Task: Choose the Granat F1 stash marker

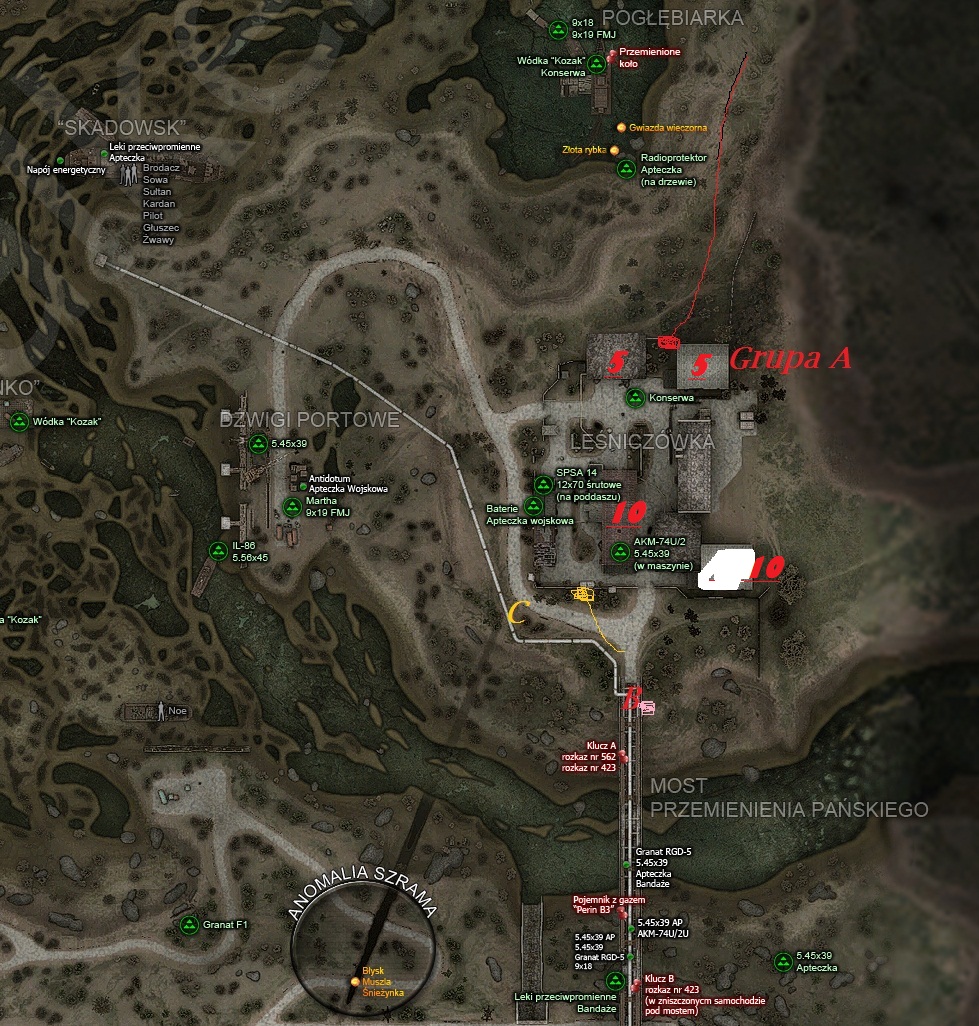Action: coord(187,925)
